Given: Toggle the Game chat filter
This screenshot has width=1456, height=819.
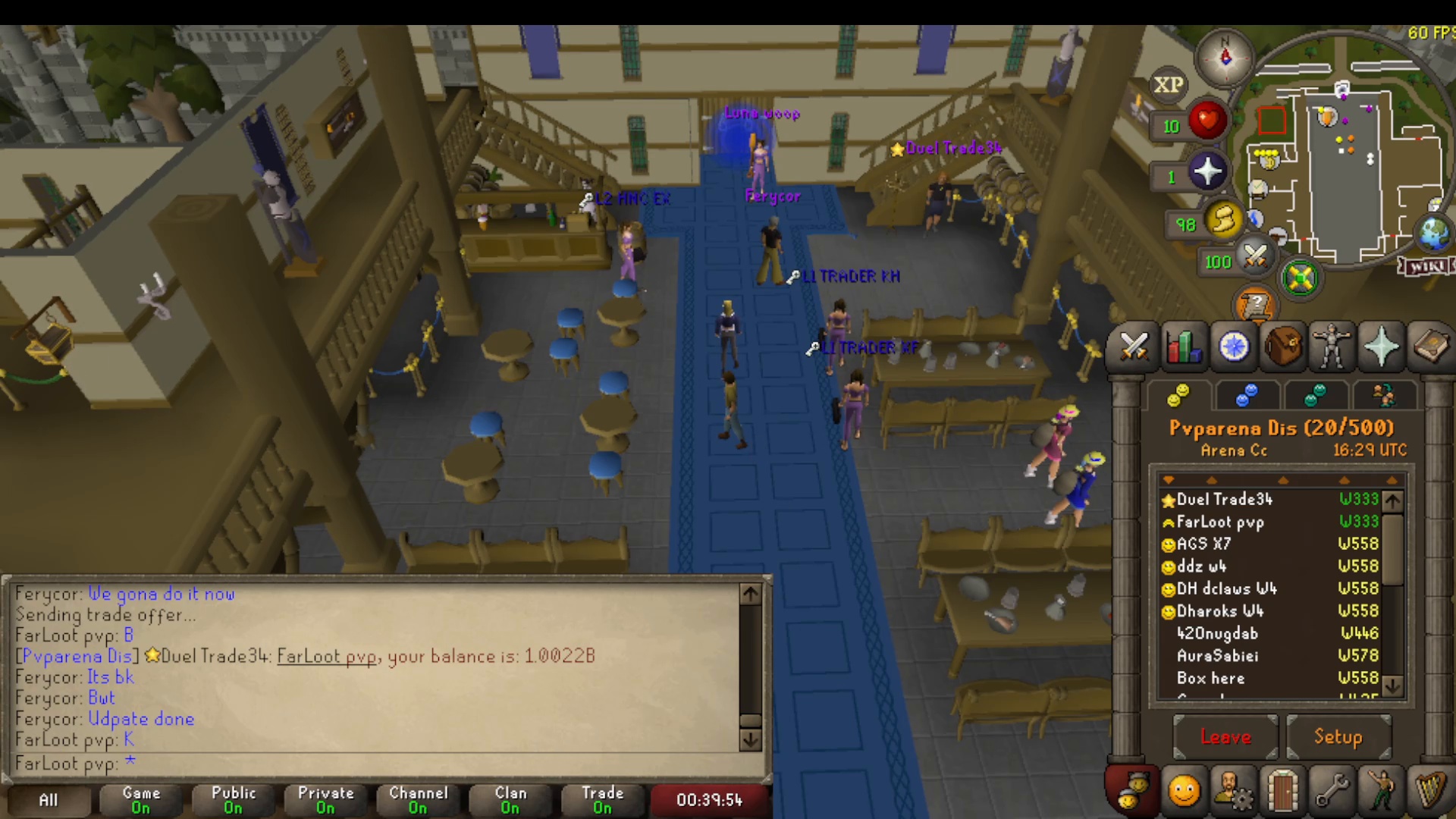Looking at the screenshot, I should [x=141, y=799].
